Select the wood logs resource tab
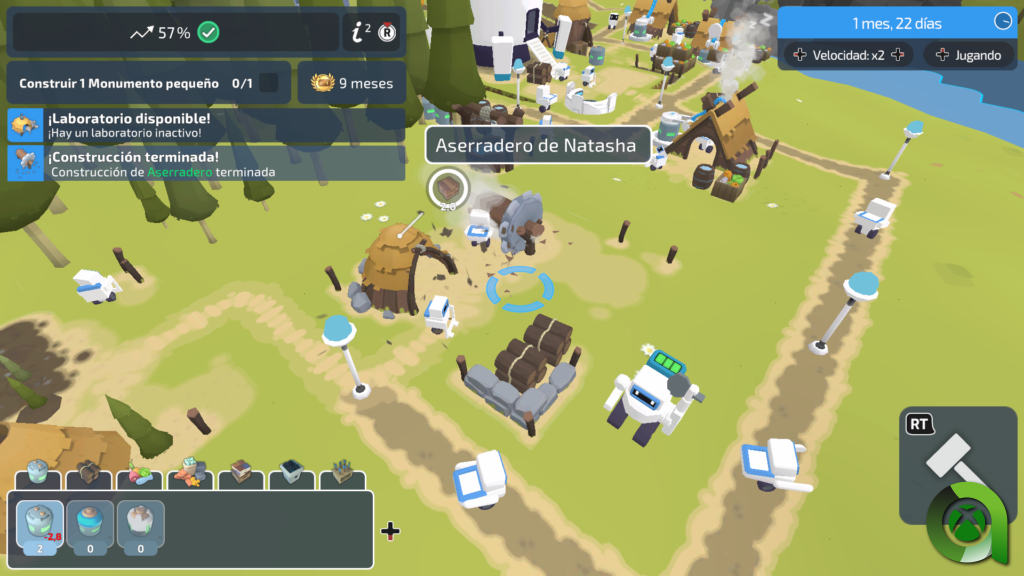Viewport: 1024px width, 576px height. click(90, 473)
